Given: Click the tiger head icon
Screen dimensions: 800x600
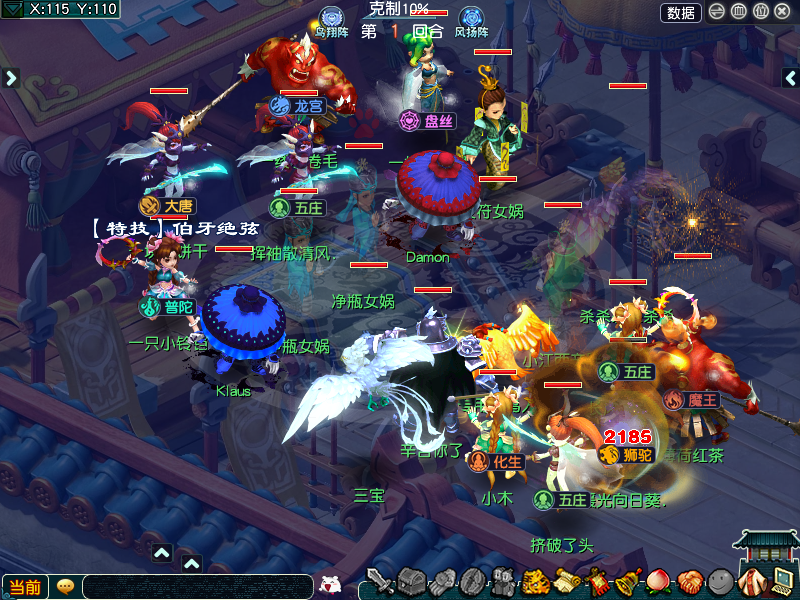Looking at the screenshot, I should pos(537,581).
